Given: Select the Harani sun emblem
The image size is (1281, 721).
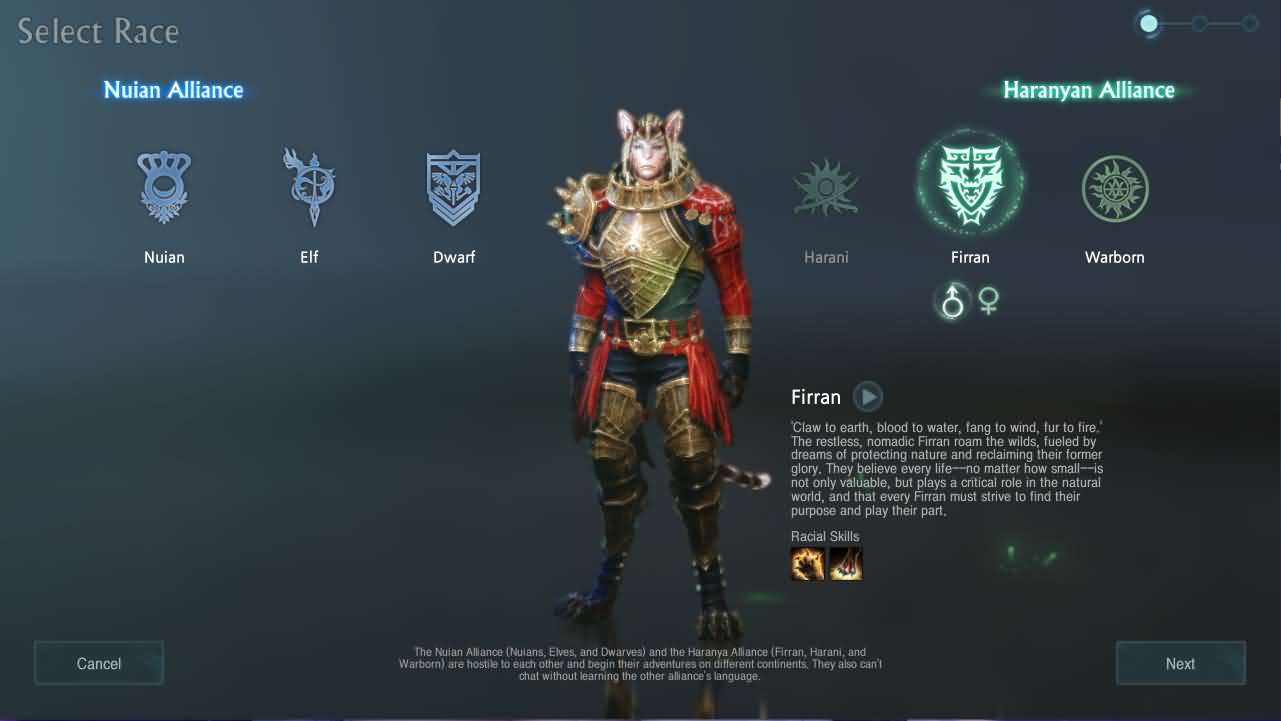Looking at the screenshot, I should (x=826, y=187).
